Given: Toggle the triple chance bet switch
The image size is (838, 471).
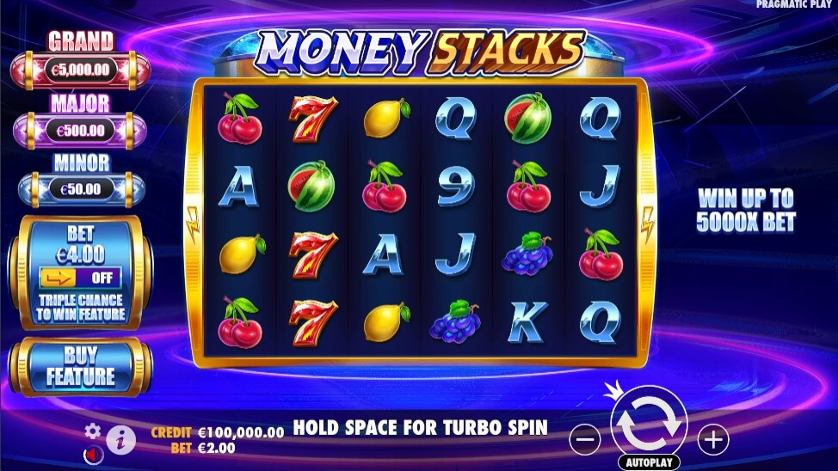Looking at the screenshot, I should 80,277.
